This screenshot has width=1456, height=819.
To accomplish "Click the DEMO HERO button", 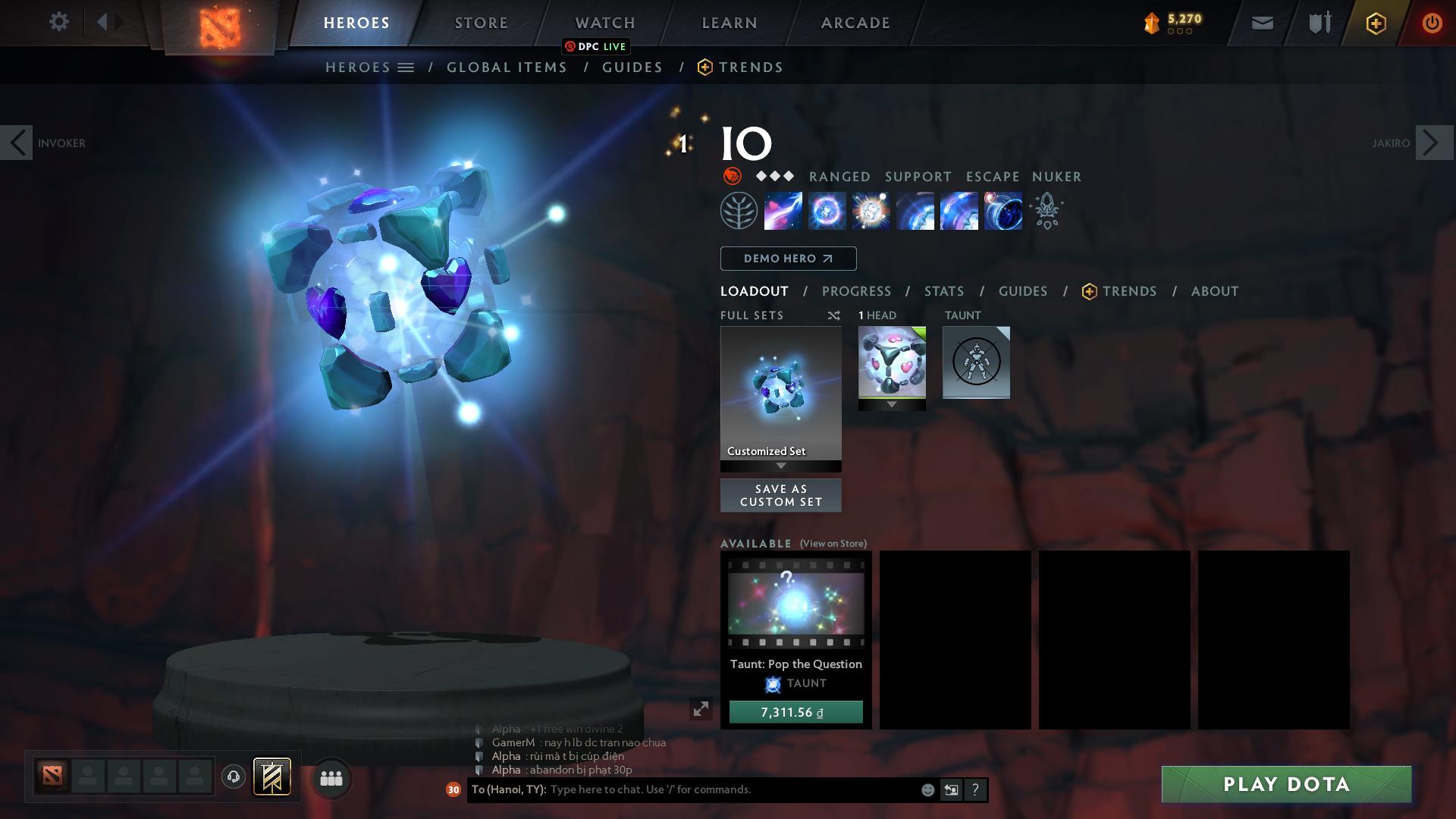I will [787, 258].
